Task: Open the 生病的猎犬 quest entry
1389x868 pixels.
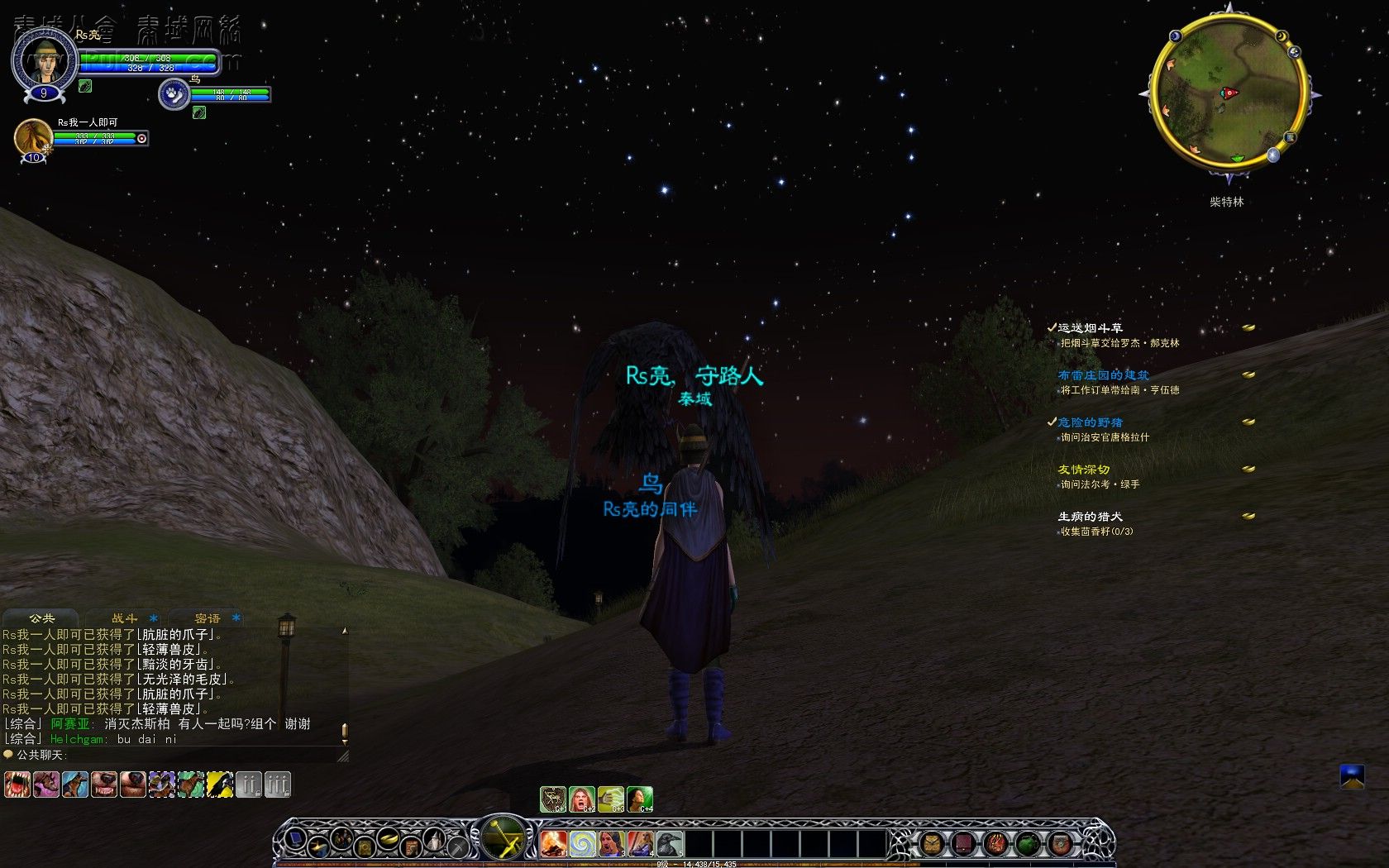Action: pos(1090,517)
